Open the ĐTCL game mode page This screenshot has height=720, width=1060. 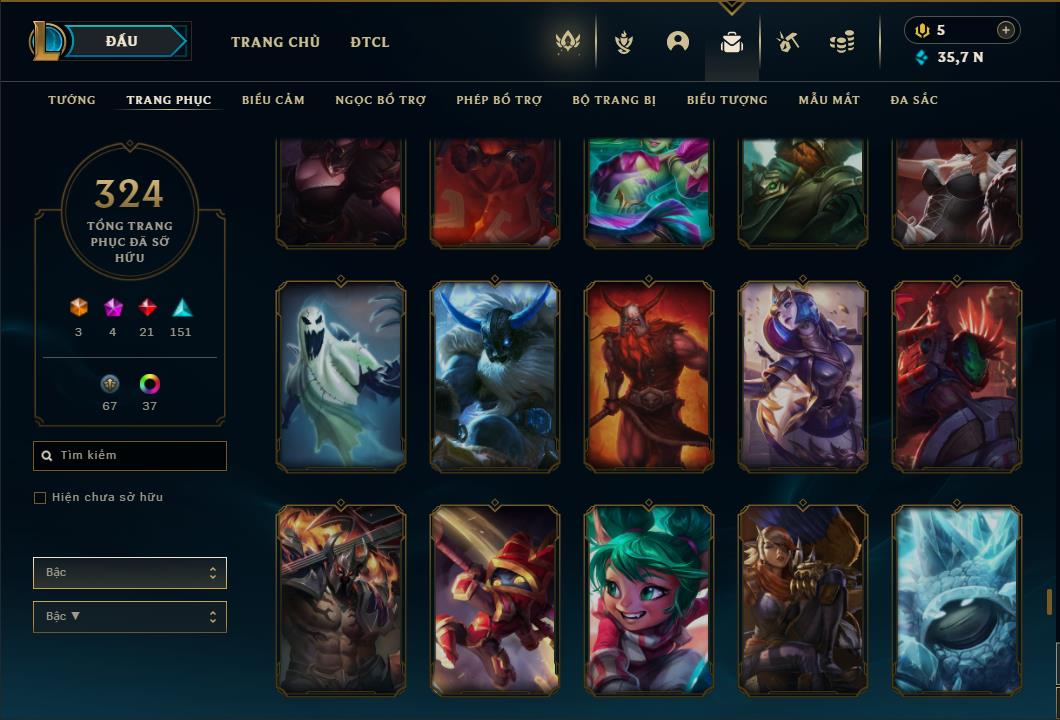point(370,42)
